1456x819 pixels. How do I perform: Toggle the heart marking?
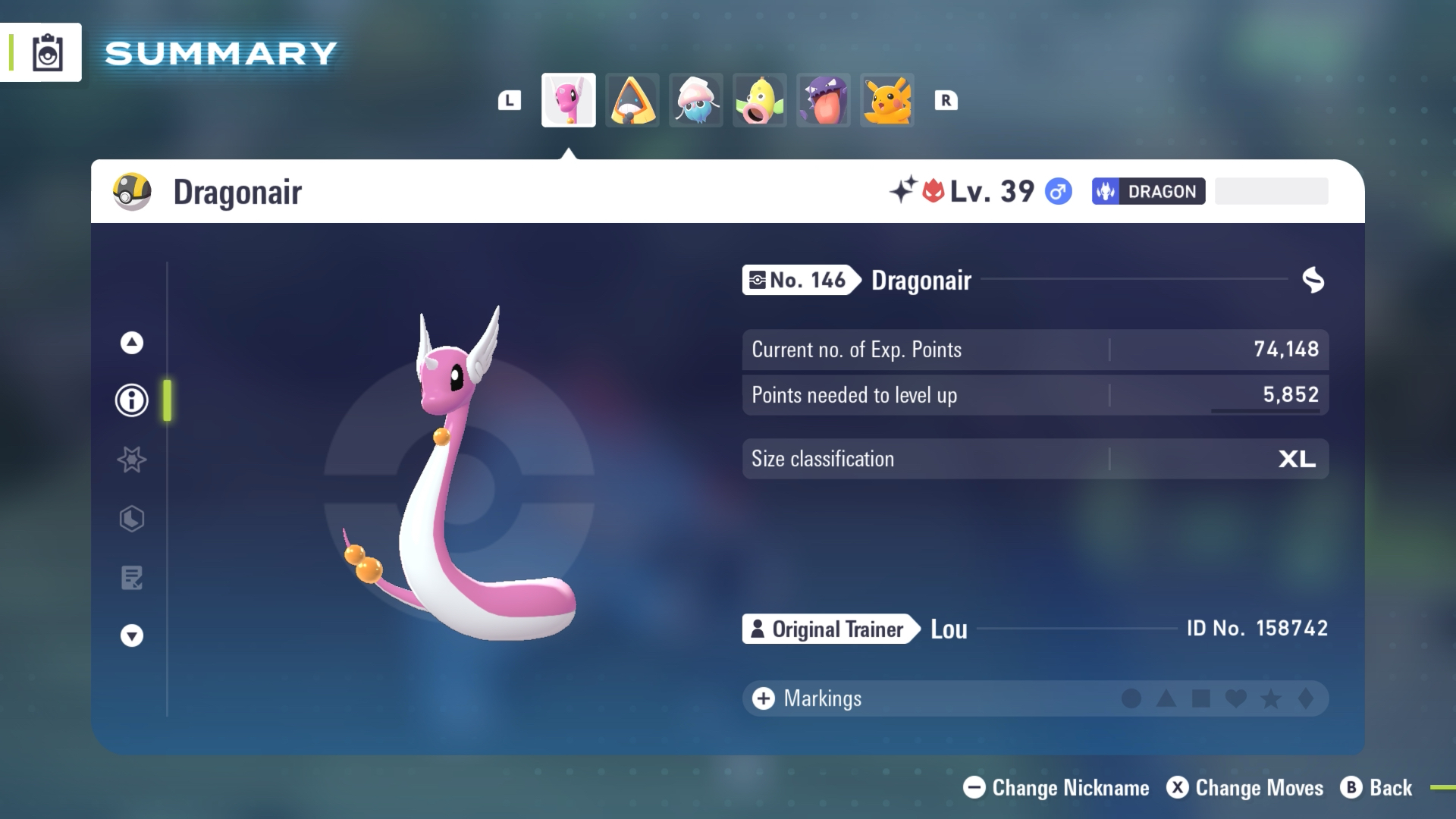pos(1235,698)
